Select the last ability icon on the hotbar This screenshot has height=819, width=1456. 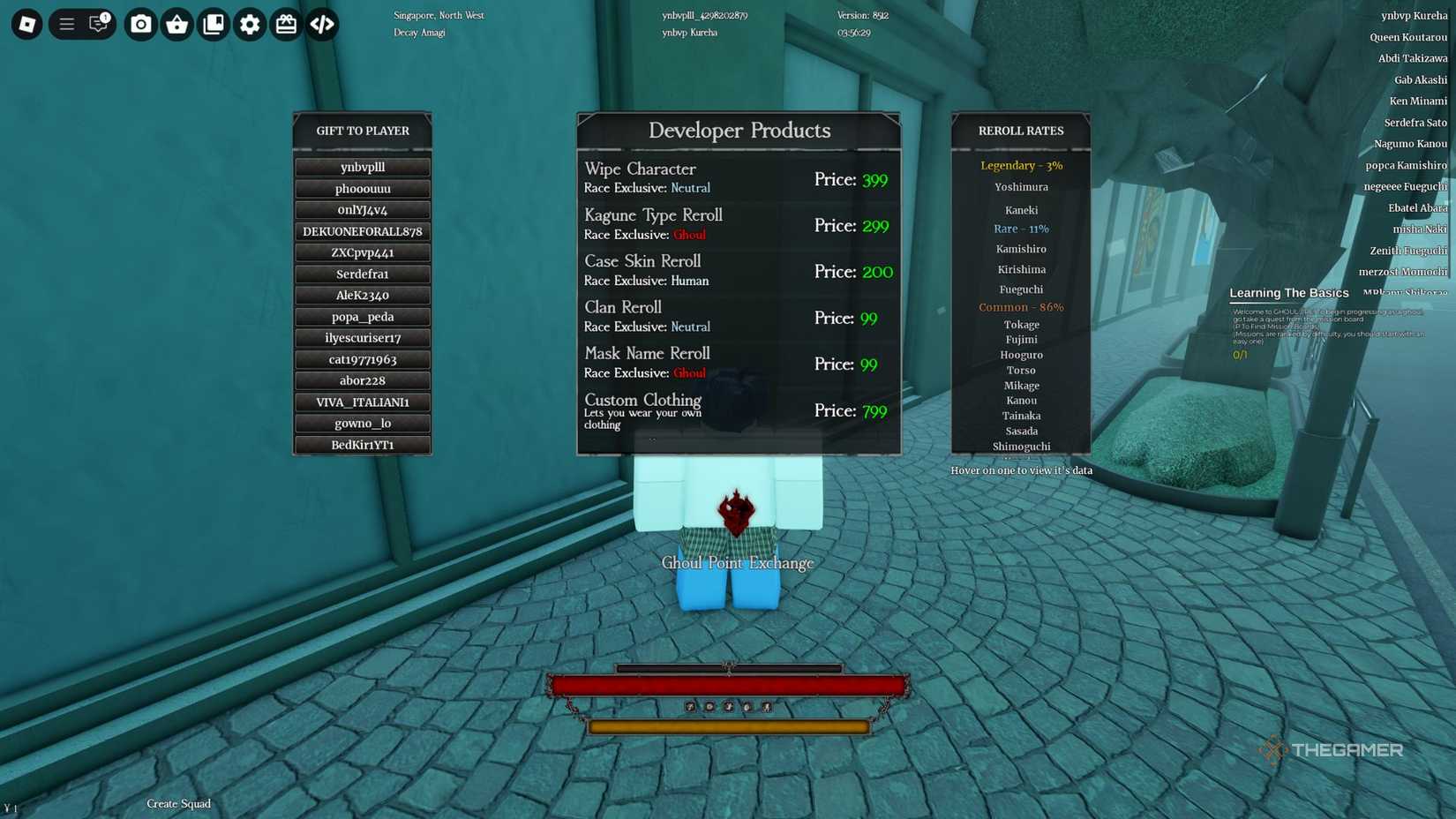(x=766, y=707)
